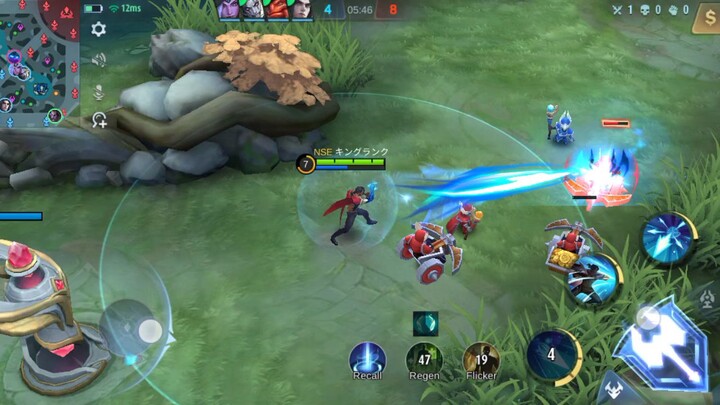Cast the Flicker battle spell
The image size is (720, 405).
click(x=481, y=359)
